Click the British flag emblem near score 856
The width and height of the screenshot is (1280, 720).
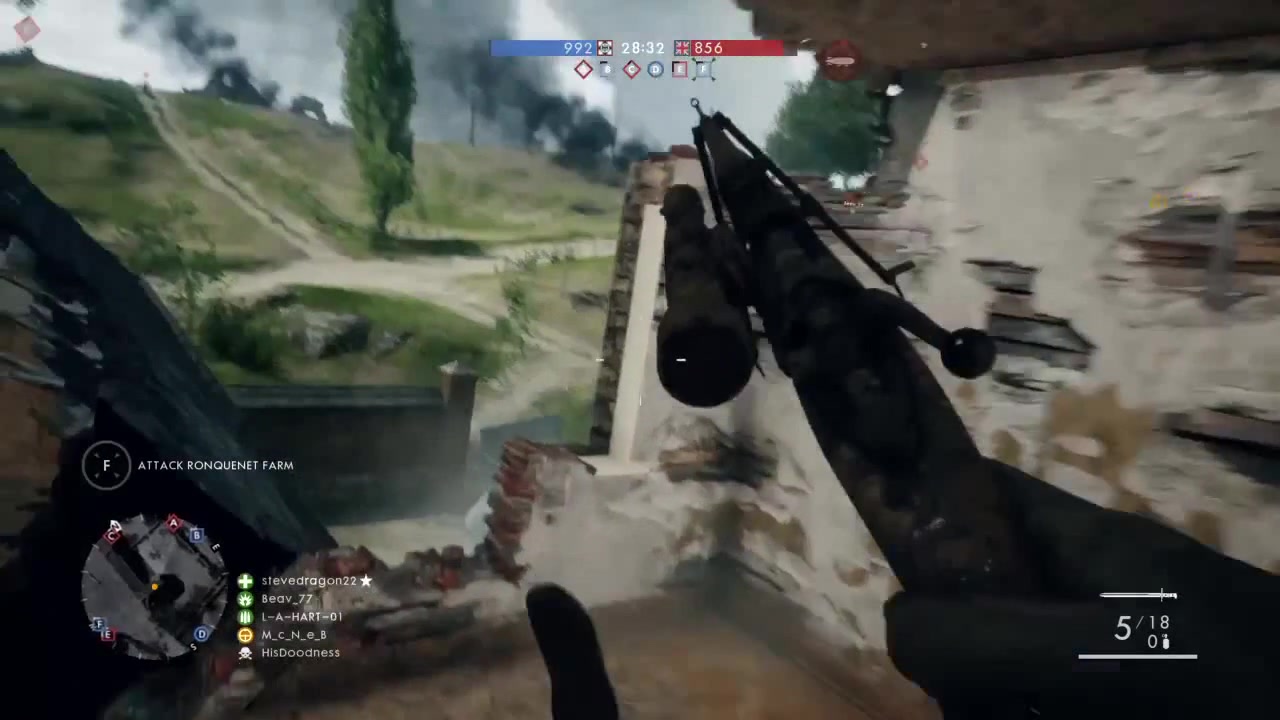(x=682, y=48)
